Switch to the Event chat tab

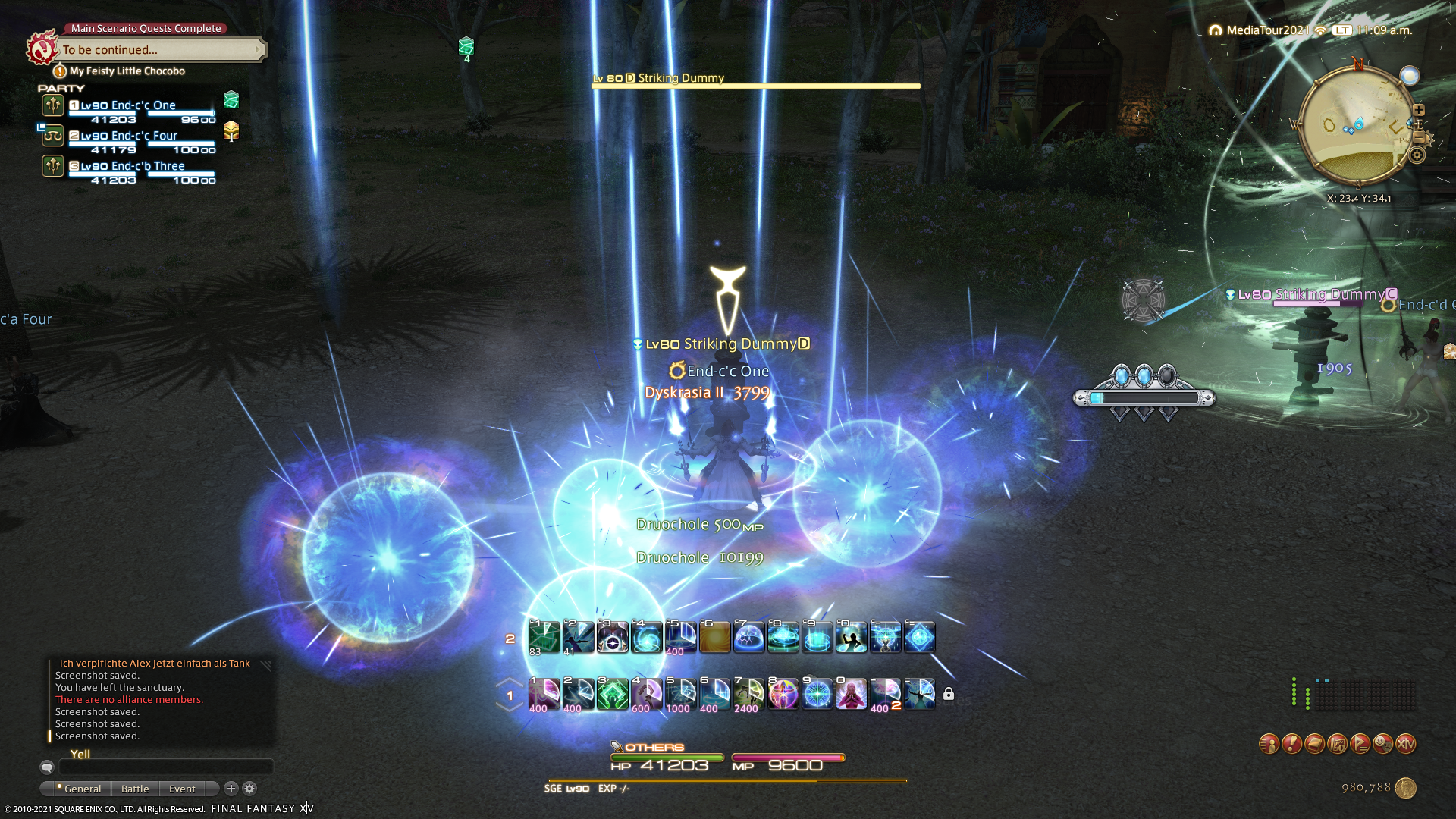[x=182, y=789]
